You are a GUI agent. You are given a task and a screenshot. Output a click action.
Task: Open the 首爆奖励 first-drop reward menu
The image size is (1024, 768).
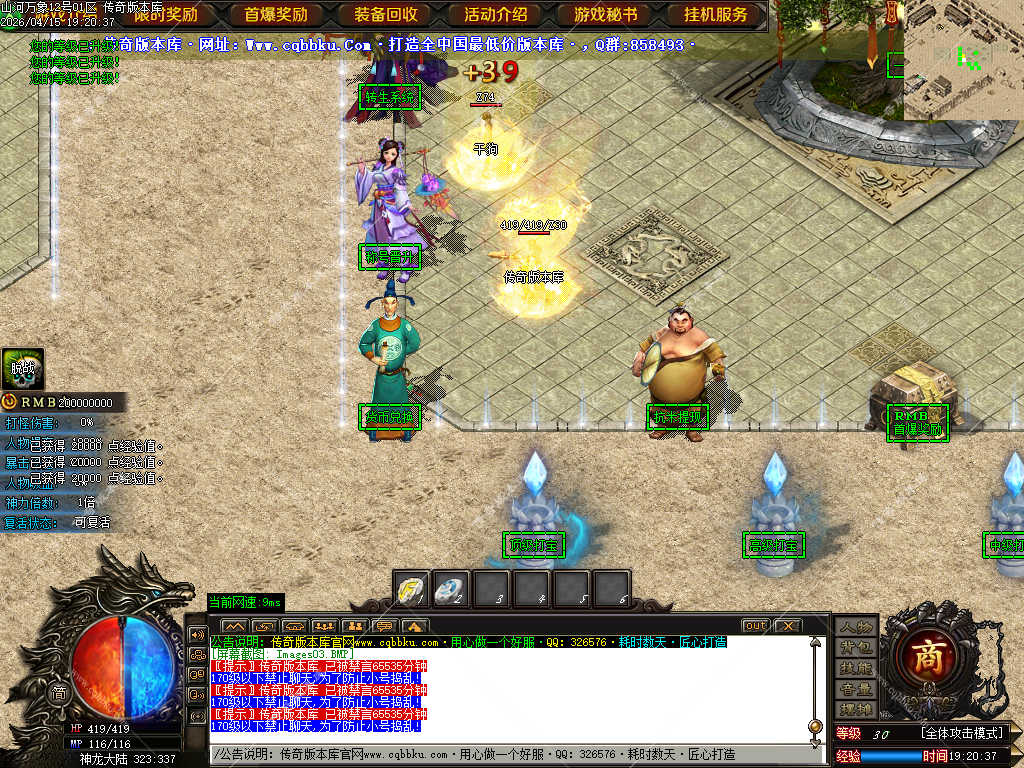[x=276, y=15]
